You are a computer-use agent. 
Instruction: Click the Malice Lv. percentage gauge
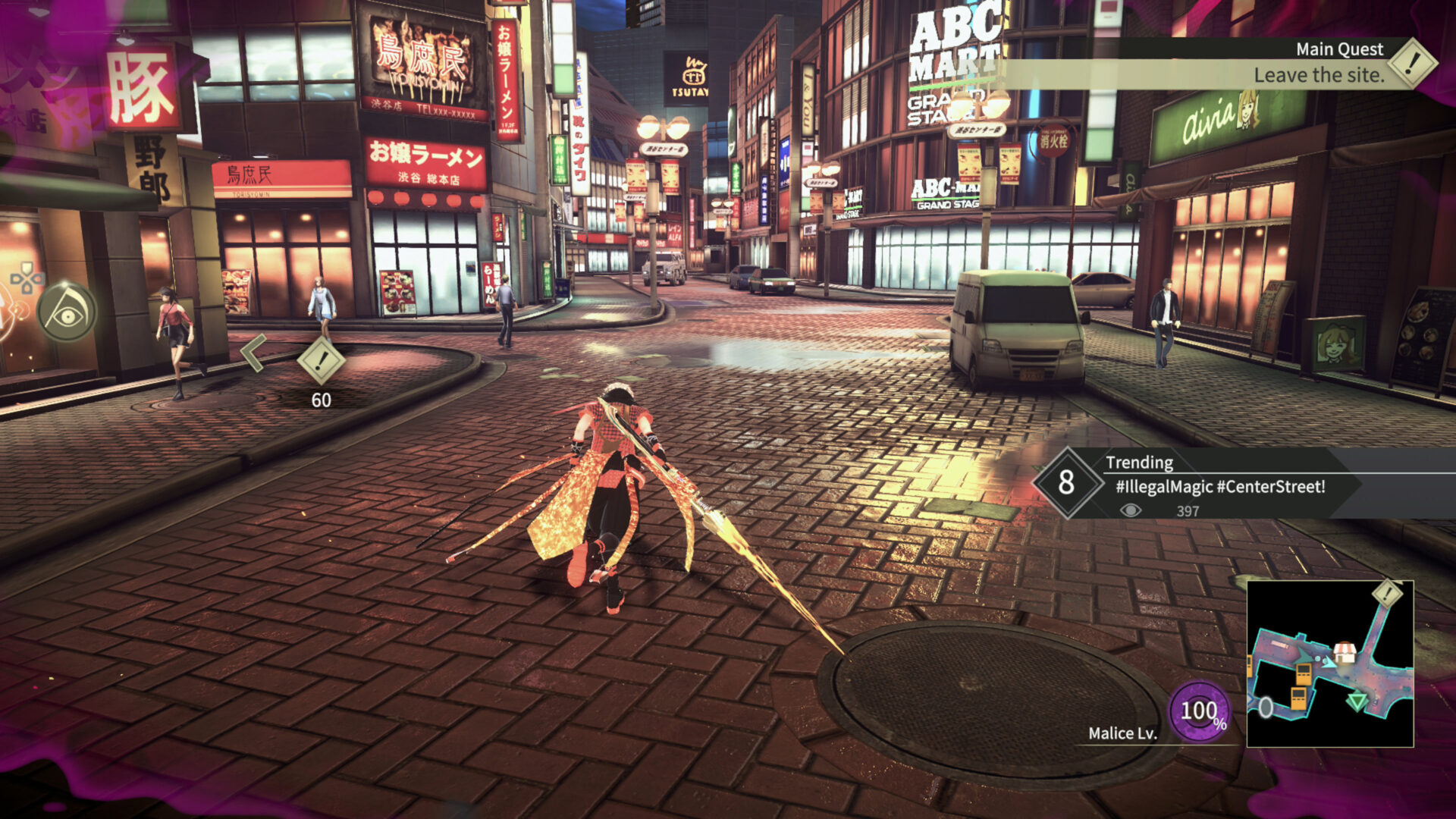point(1200,711)
